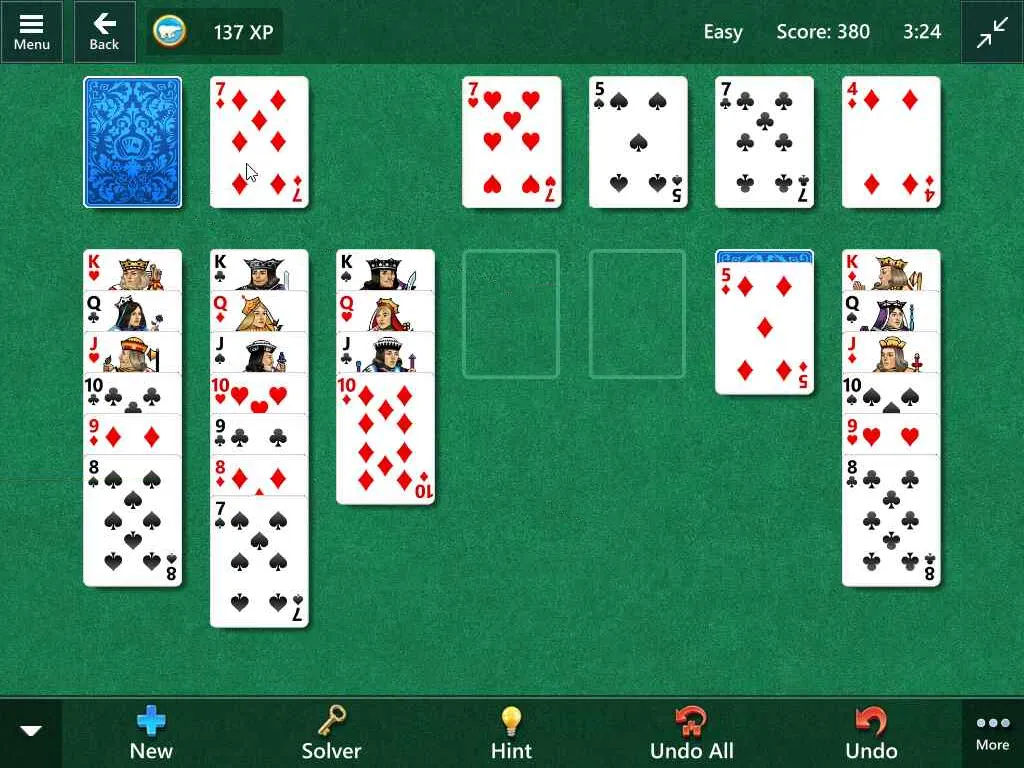Draw a card from the blue stock pile
The width and height of the screenshot is (1024, 768).
[x=133, y=142]
